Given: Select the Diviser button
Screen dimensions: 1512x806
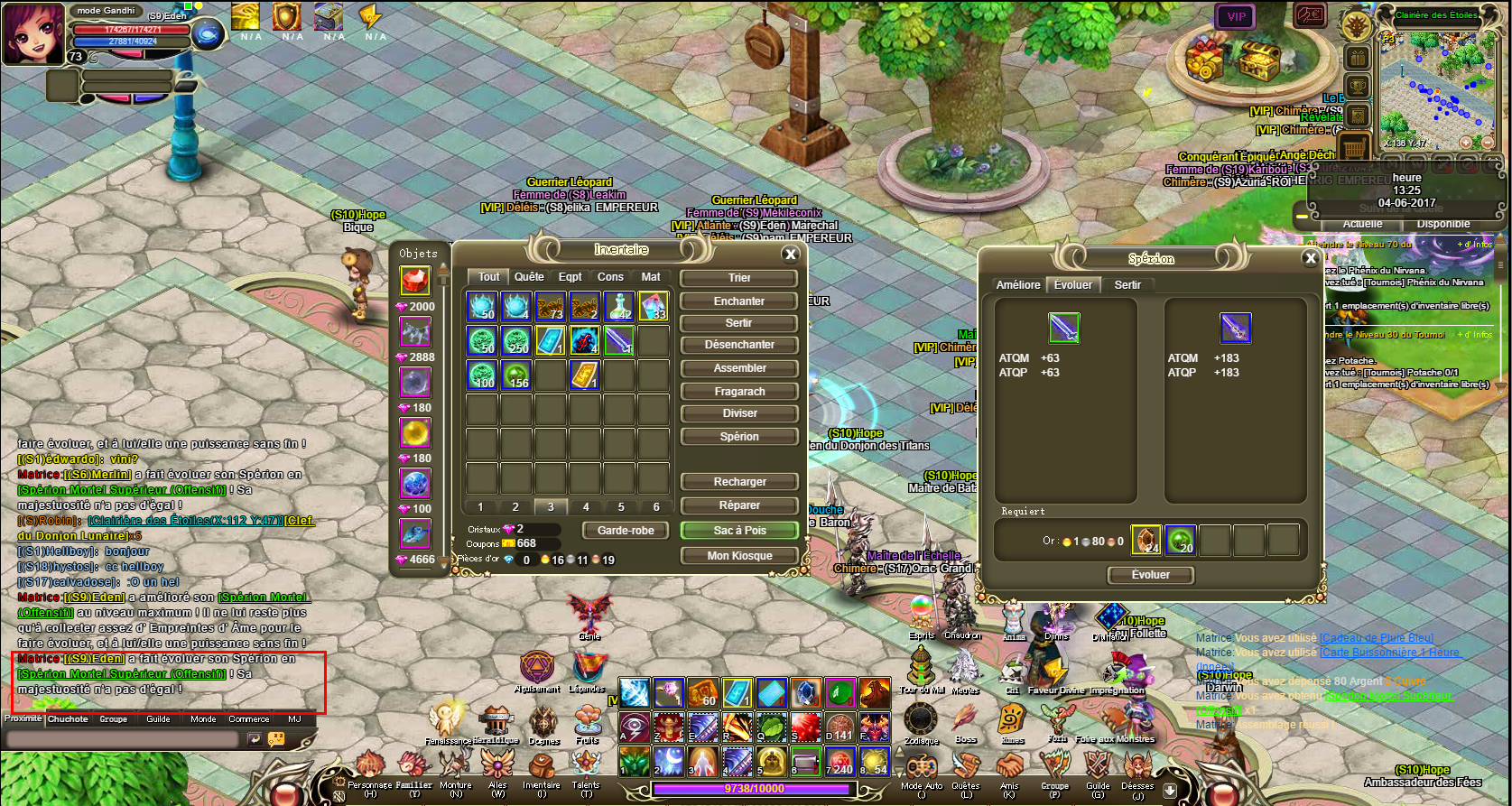Looking at the screenshot, I should (x=739, y=413).
